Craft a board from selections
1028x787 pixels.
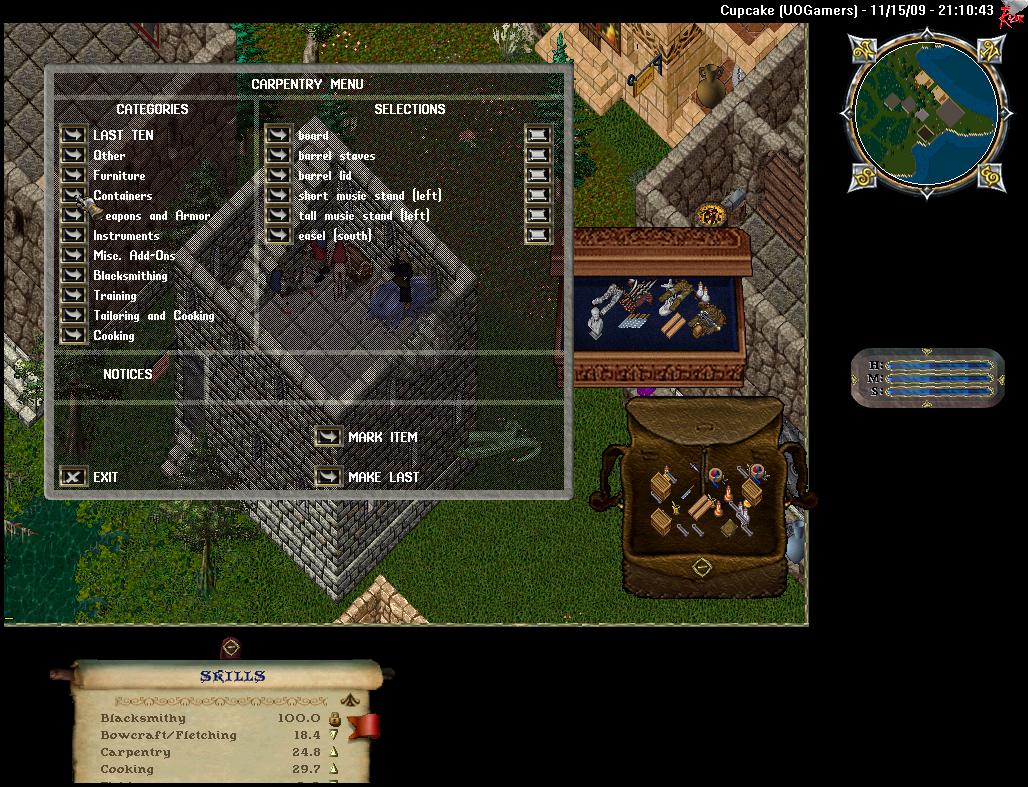pyautogui.click(x=278, y=135)
